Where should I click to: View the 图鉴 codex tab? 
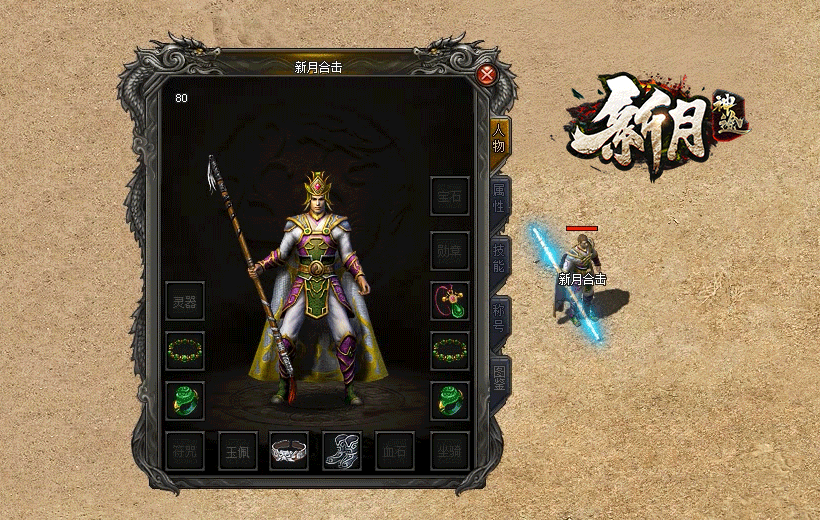(x=499, y=377)
